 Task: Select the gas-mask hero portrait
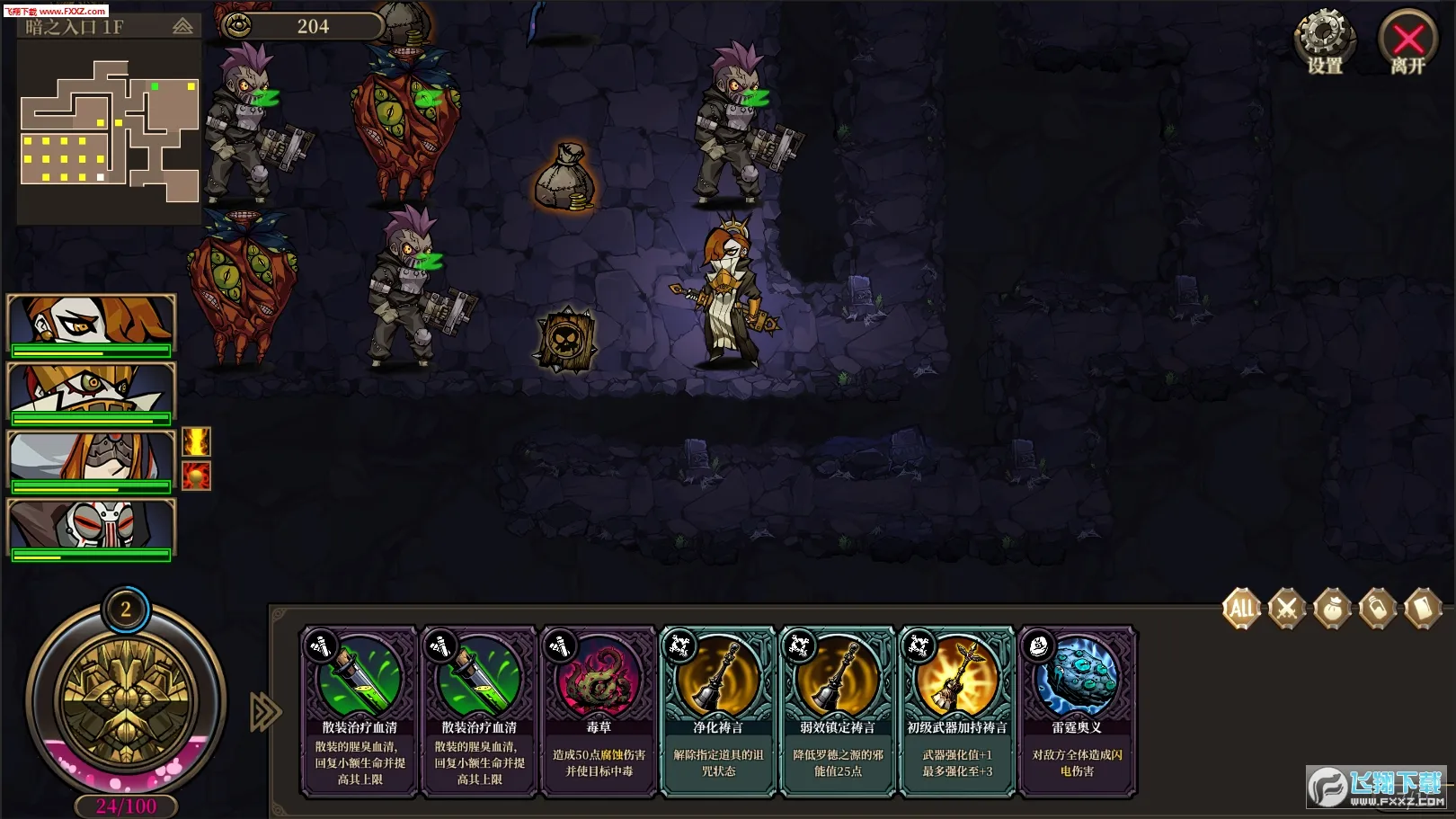click(x=91, y=528)
